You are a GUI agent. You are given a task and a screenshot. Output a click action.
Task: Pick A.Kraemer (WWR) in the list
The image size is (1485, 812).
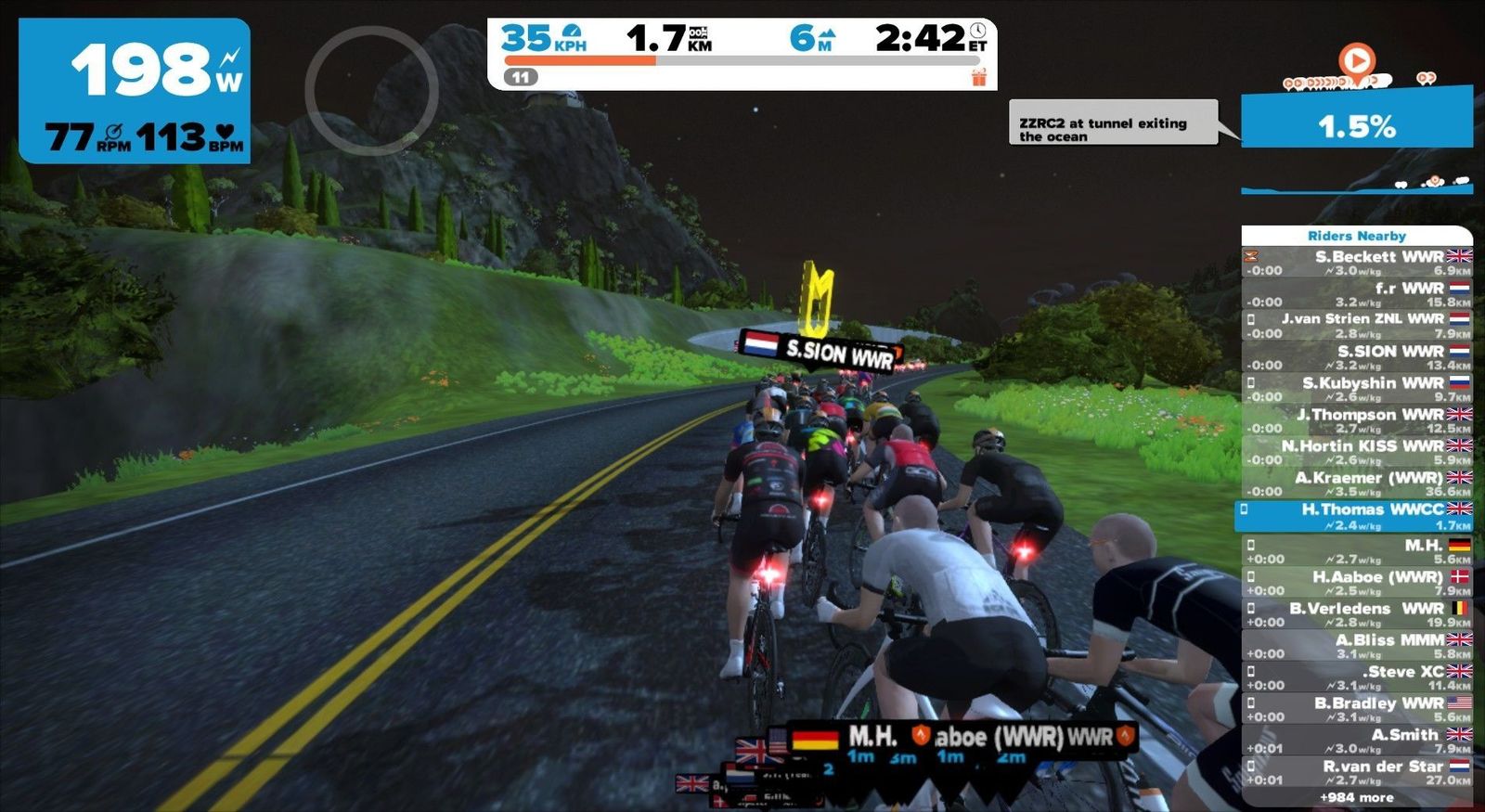coord(1357,483)
